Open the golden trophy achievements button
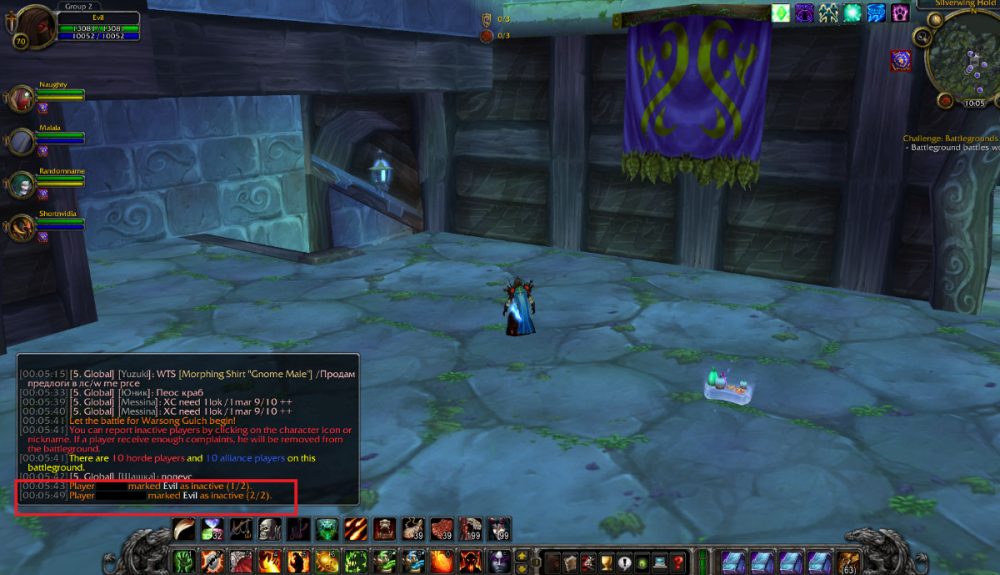 point(605,561)
